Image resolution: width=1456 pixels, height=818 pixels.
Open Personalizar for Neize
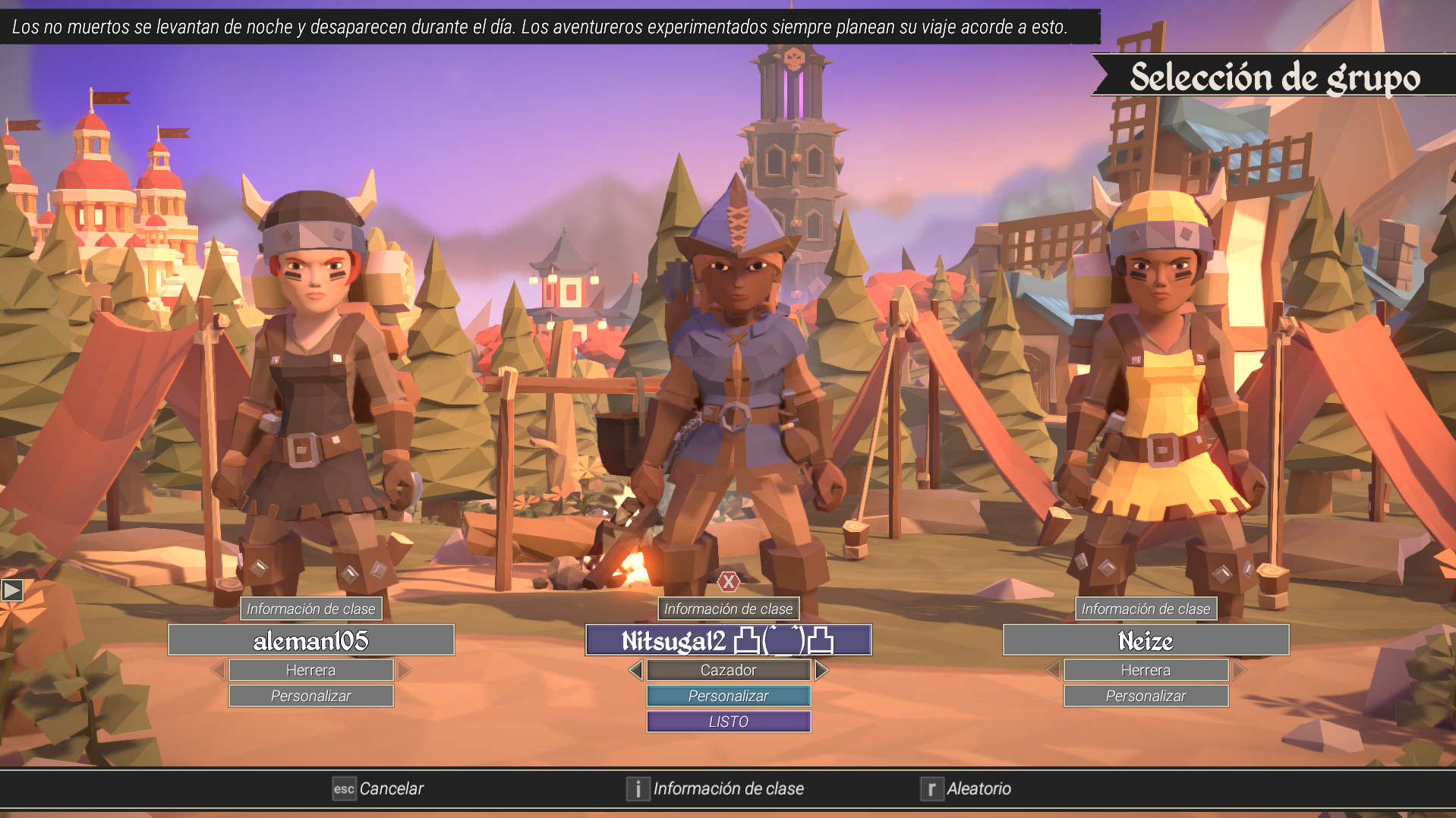pyautogui.click(x=1146, y=696)
